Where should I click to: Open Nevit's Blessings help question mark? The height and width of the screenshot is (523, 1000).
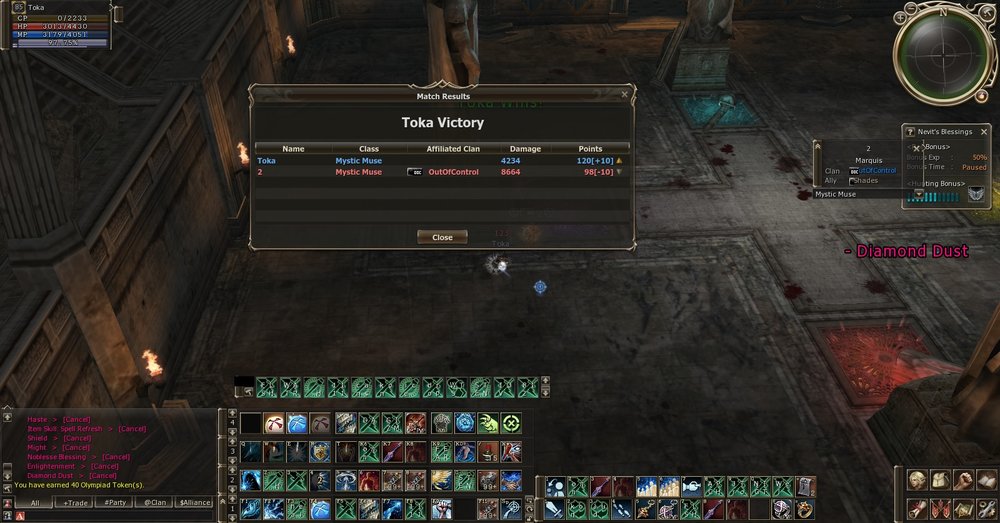coord(910,131)
